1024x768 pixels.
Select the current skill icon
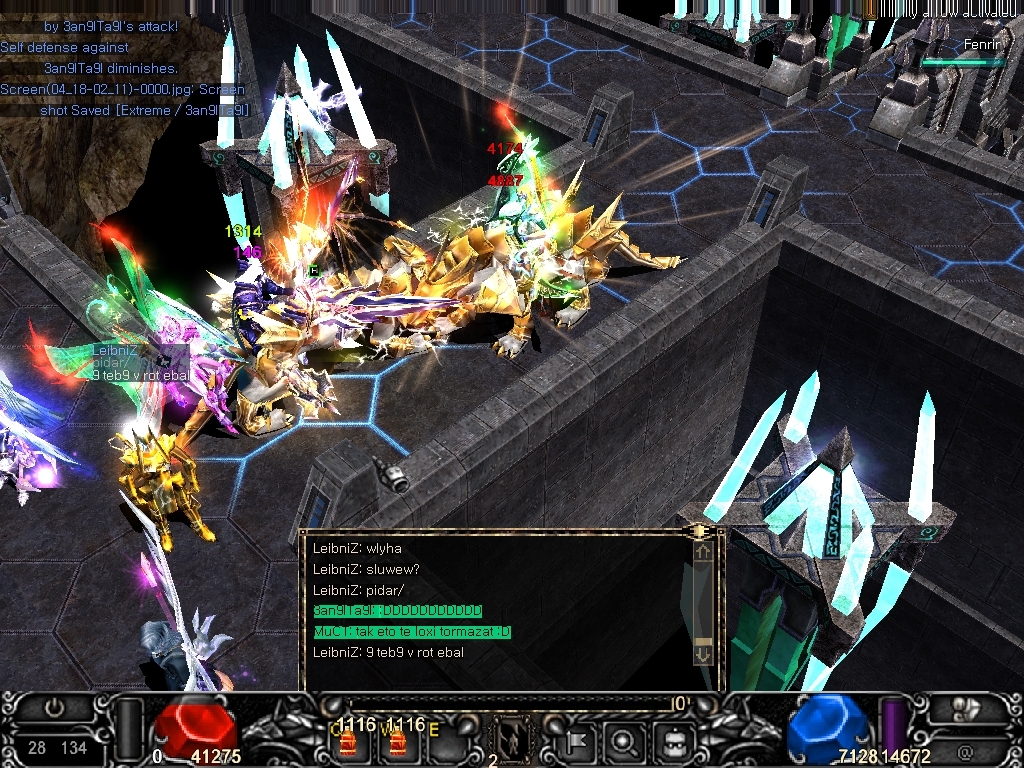[511, 740]
